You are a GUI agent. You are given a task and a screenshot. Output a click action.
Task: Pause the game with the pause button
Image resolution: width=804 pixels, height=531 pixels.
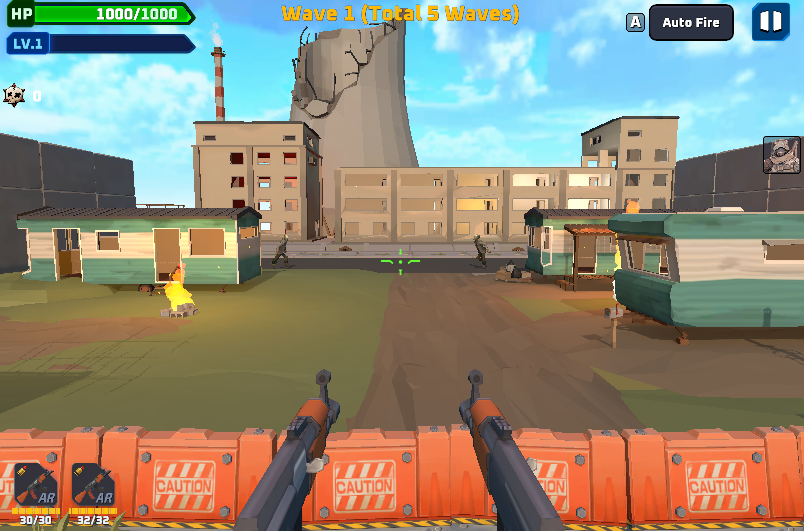770,22
